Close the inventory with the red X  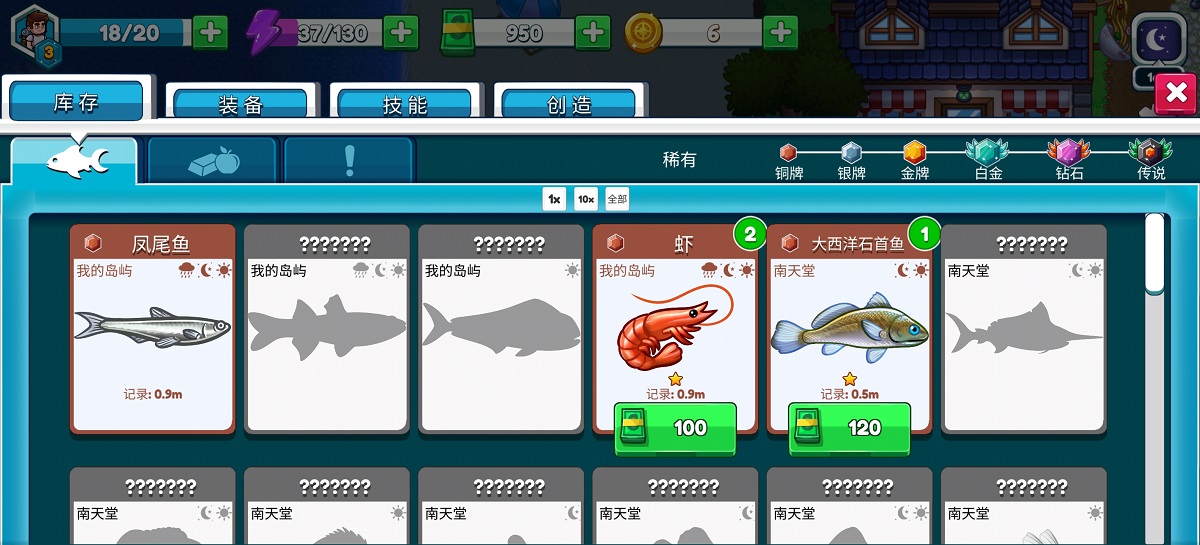1176,93
